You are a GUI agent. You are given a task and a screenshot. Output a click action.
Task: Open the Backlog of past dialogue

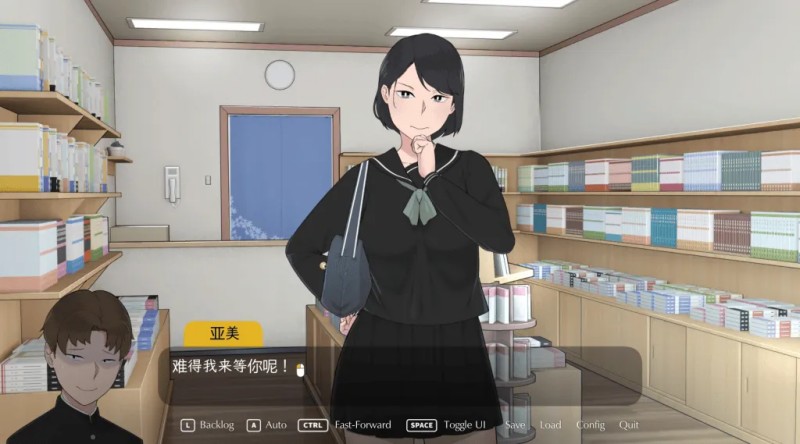click(x=216, y=425)
